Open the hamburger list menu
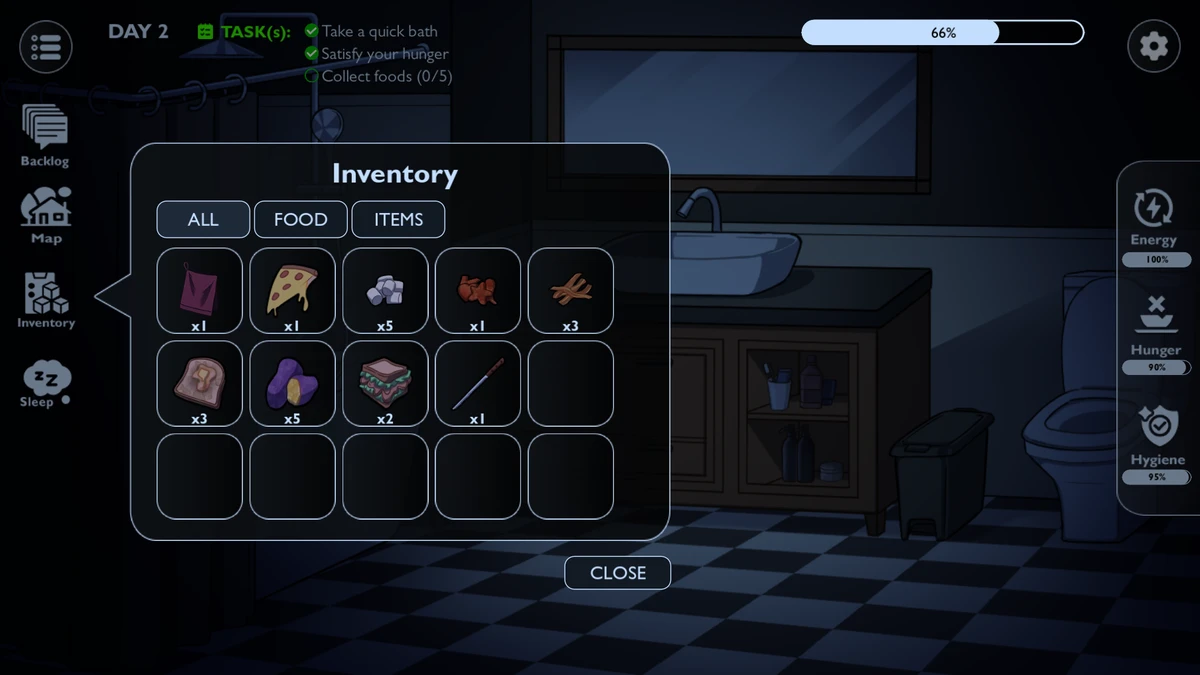This screenshot has height=675, width=1200. (46, 47)
